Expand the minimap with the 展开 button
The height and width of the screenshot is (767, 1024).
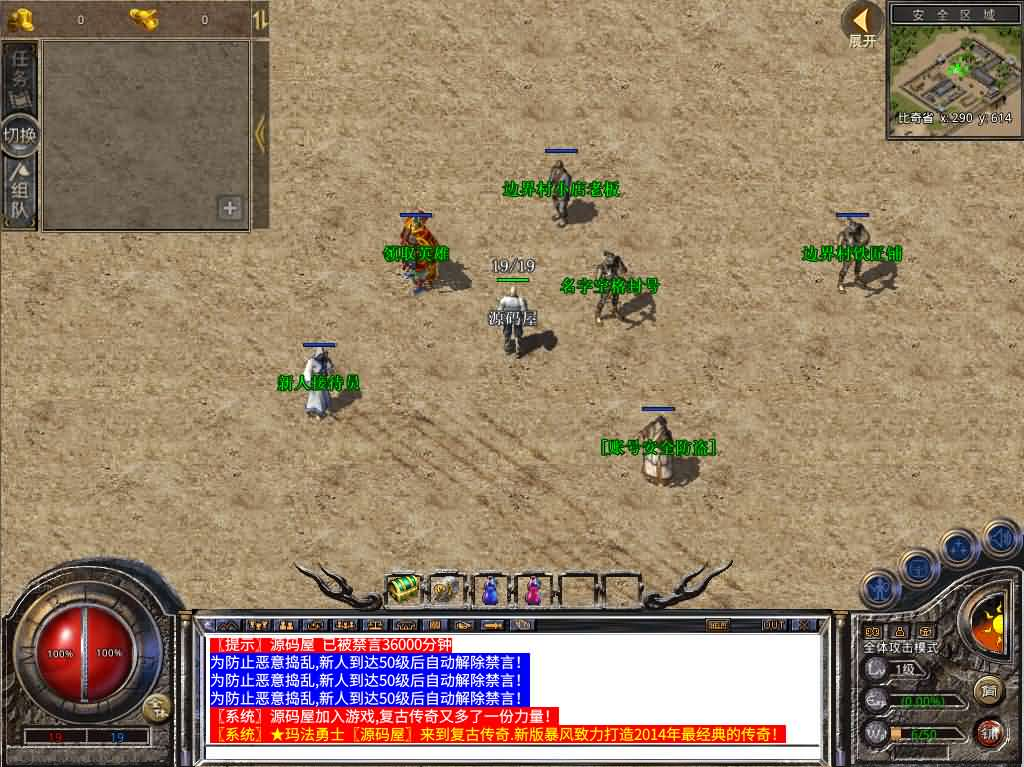pos(862,24)
